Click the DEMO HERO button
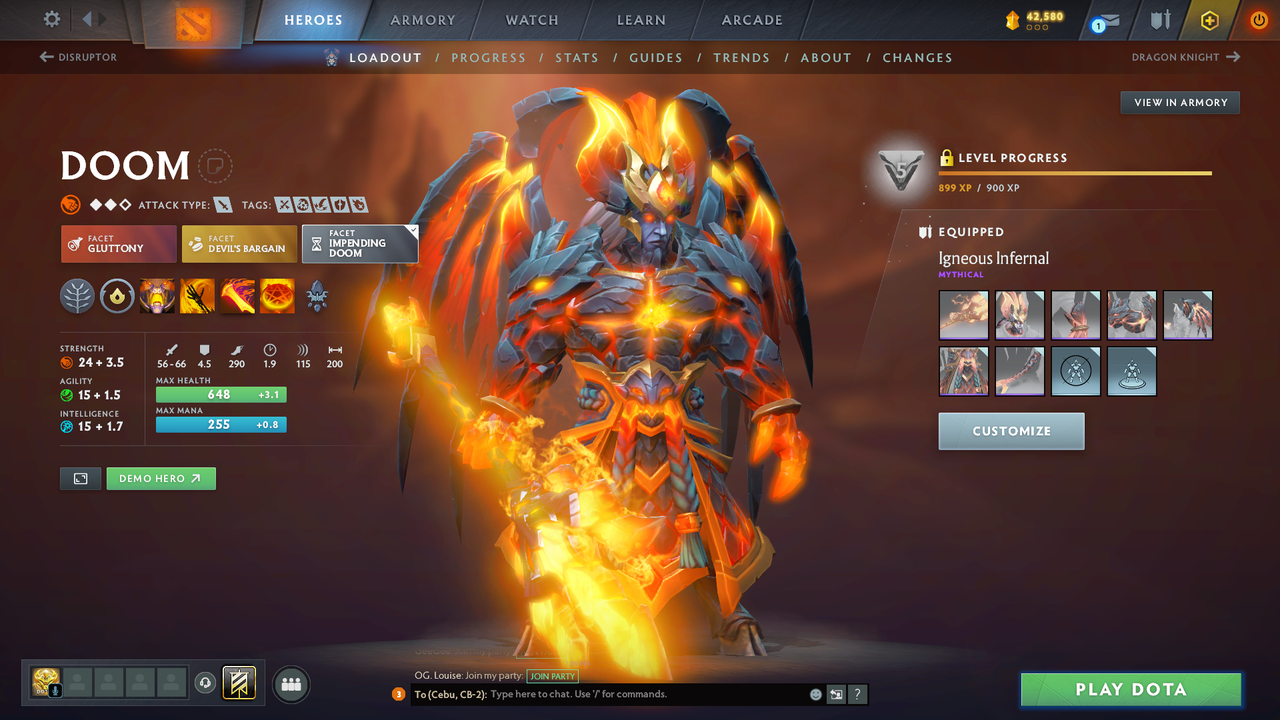This screenshot has width=1280, height=720. tap(160, 478)
